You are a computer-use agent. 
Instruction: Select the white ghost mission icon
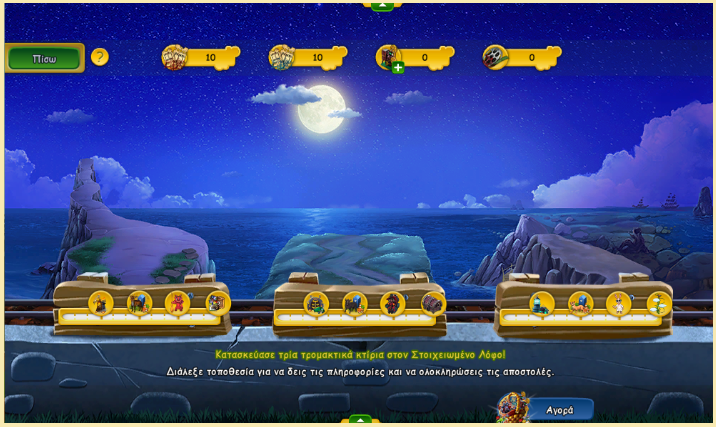coord(619,302)
